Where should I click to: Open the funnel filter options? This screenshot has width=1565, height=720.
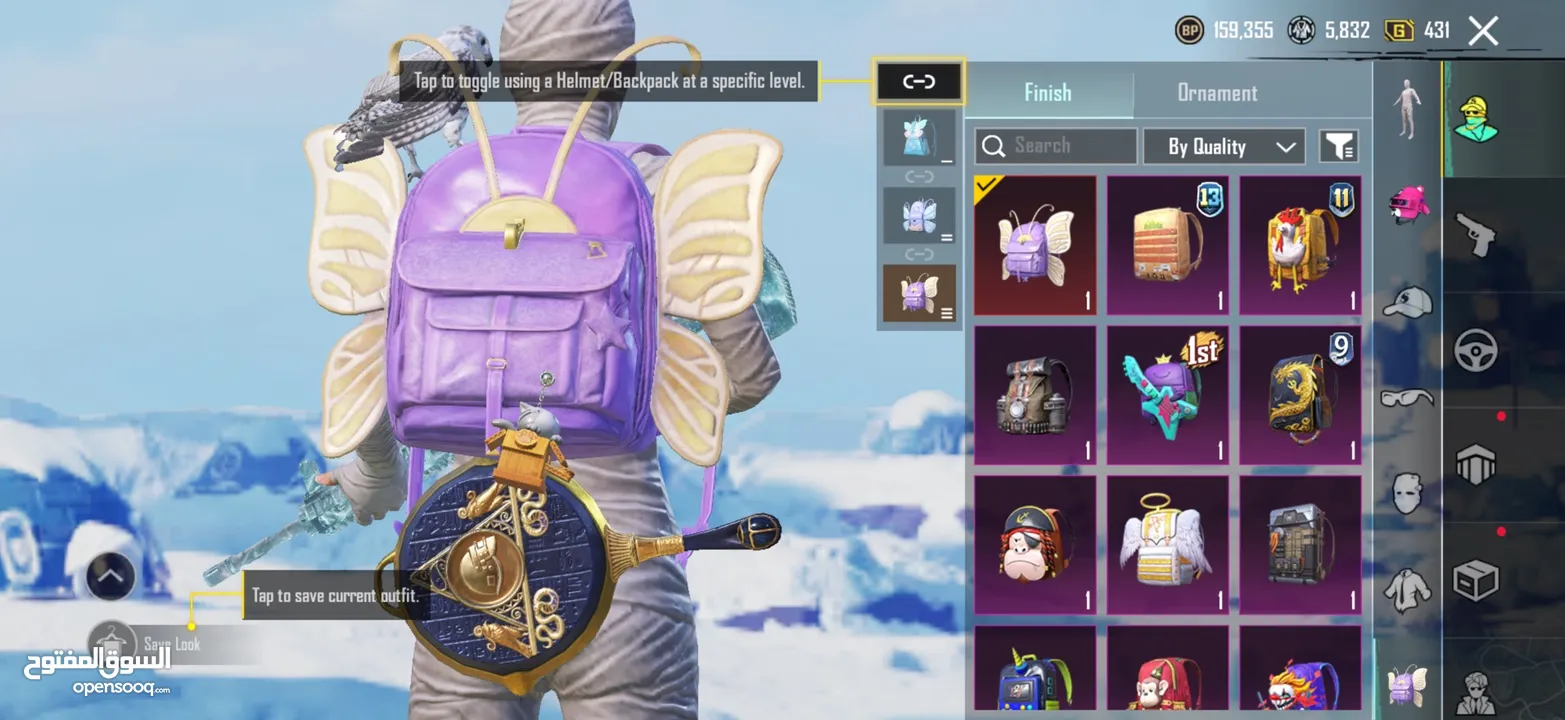point(1338,146)
